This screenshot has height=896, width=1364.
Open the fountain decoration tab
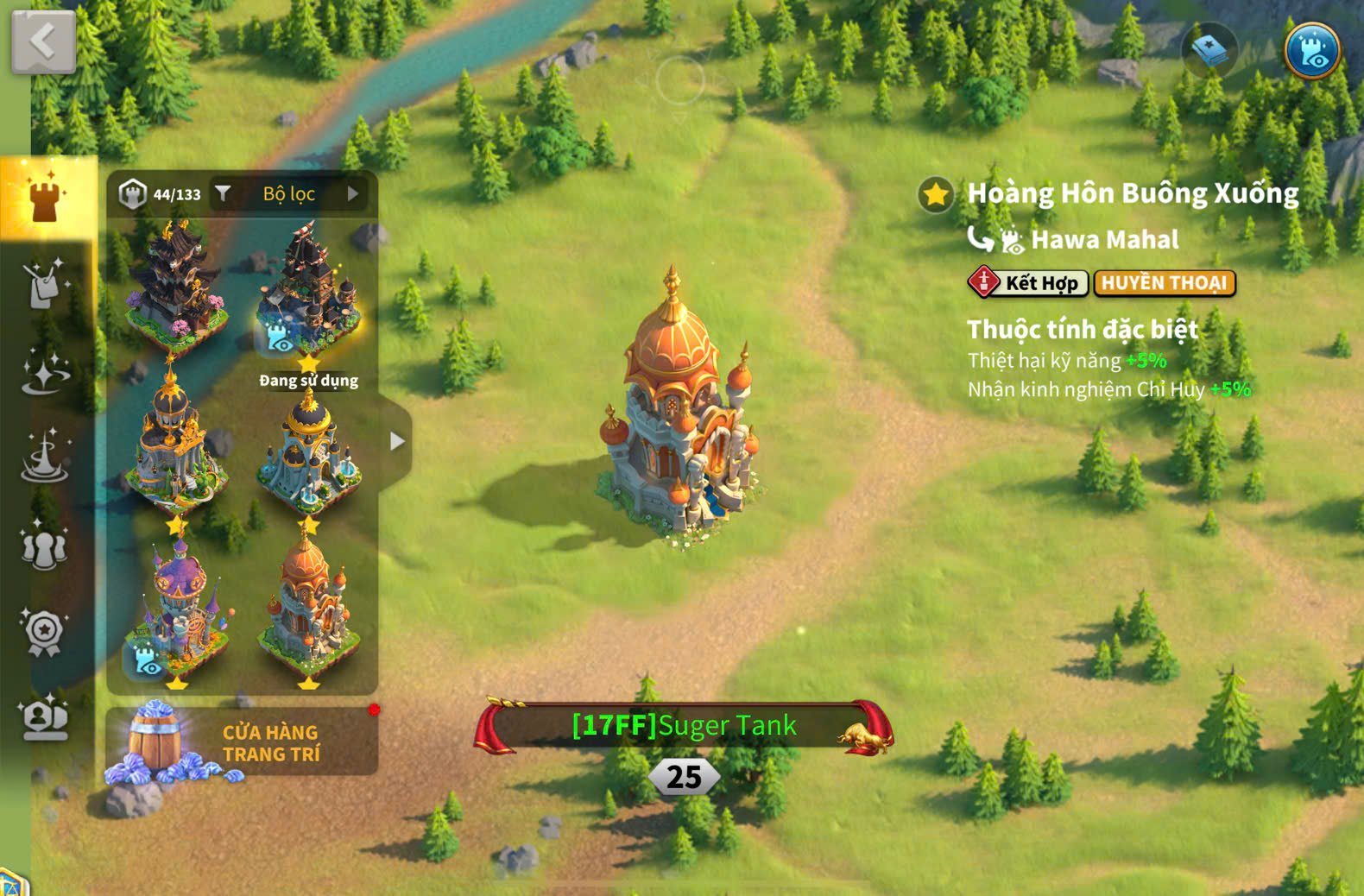point(45,457)
